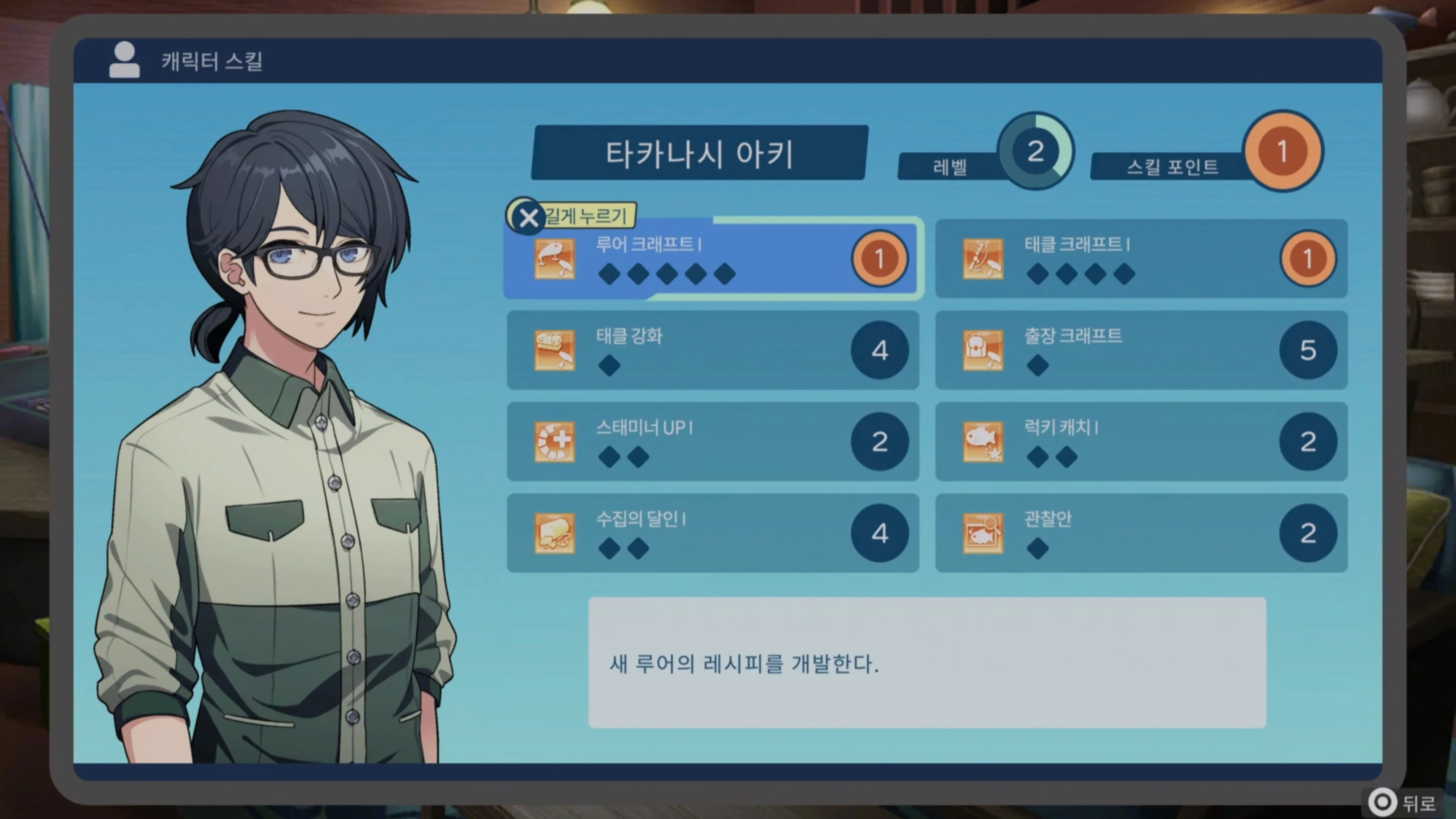Select the 스태미너 UP I stamina icon
1456x819 pixels.
coord(555,442)
